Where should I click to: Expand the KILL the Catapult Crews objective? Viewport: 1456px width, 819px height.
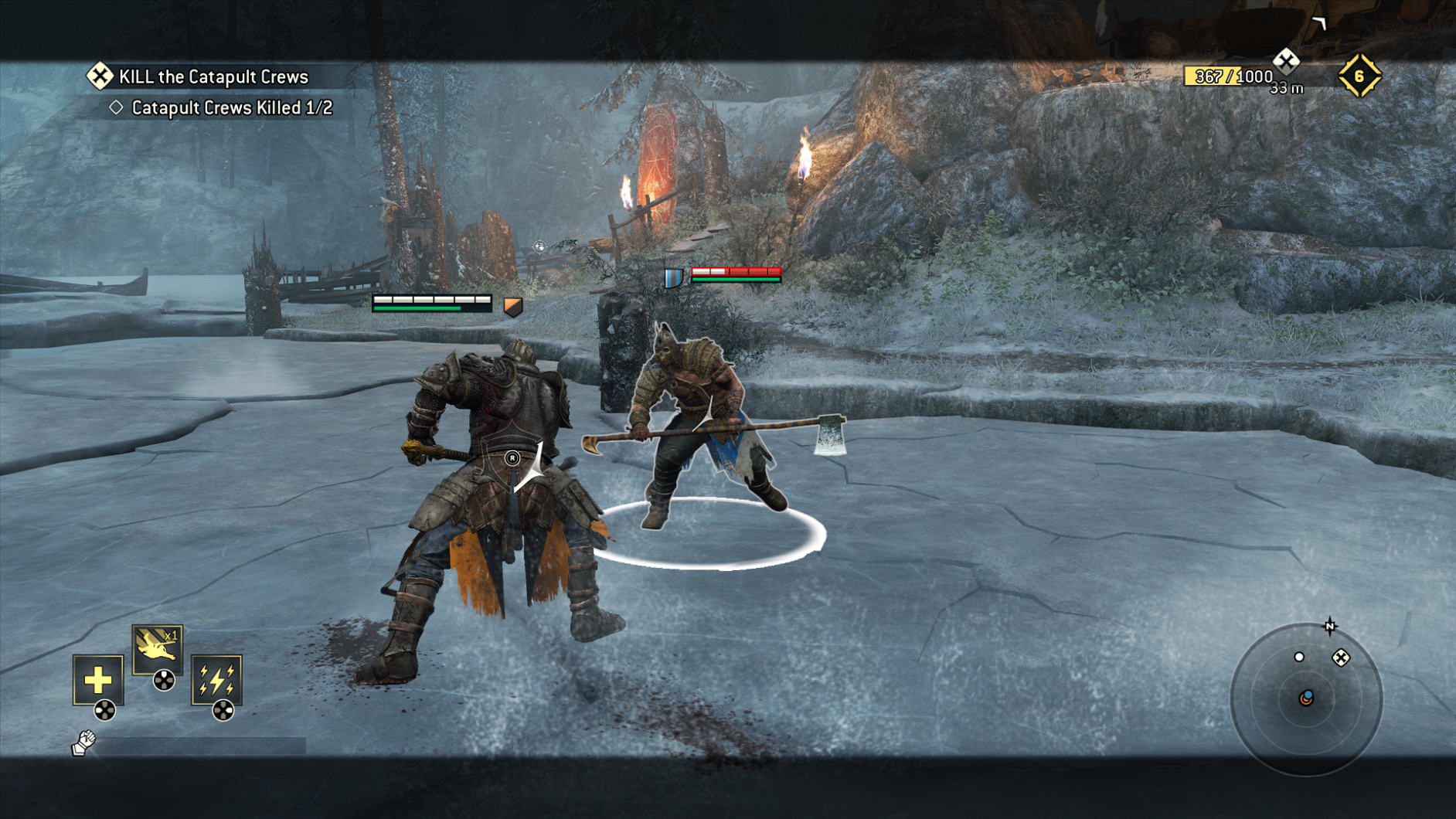click(213, 76)
